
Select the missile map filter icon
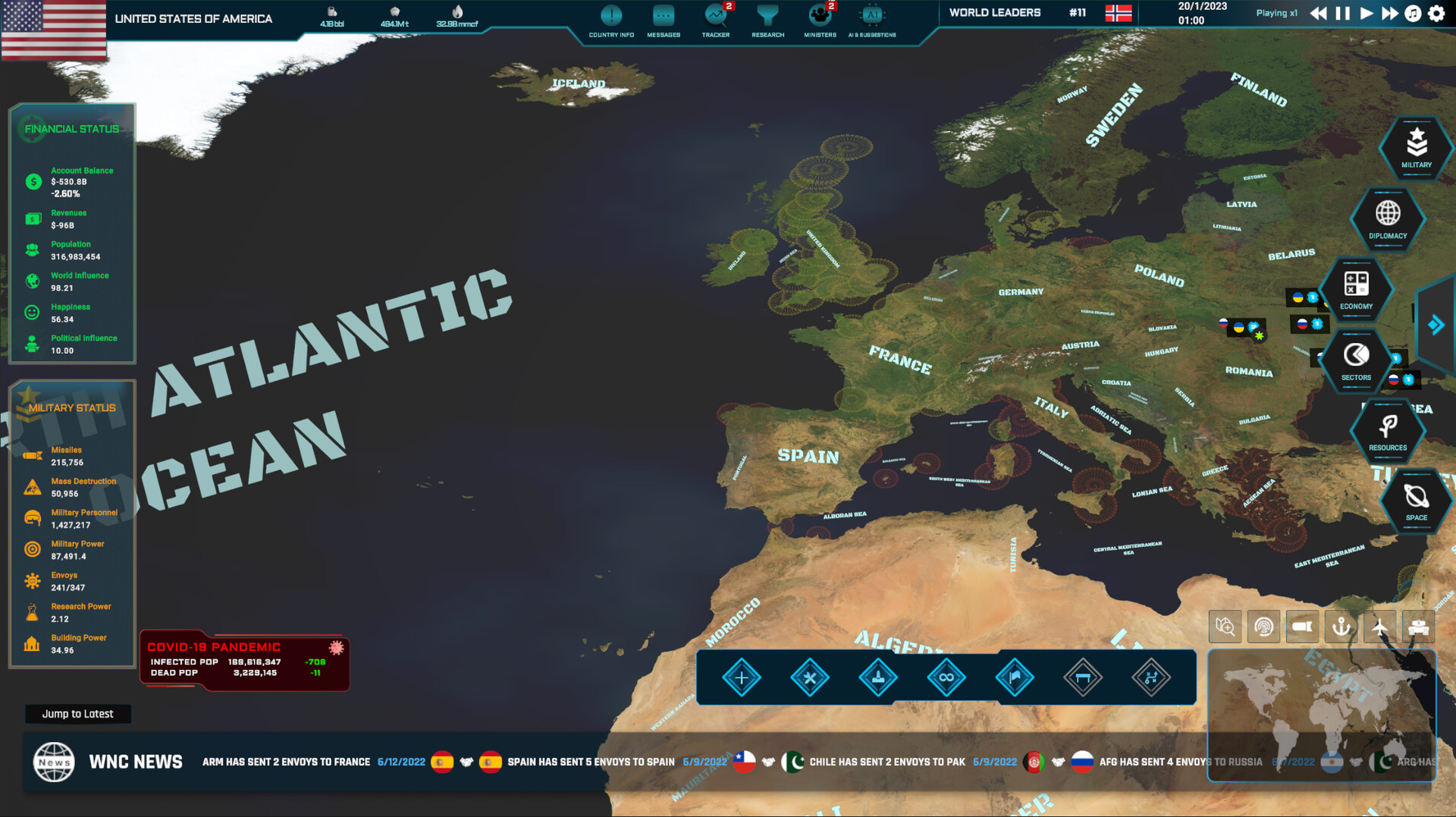click(1303, 626)
